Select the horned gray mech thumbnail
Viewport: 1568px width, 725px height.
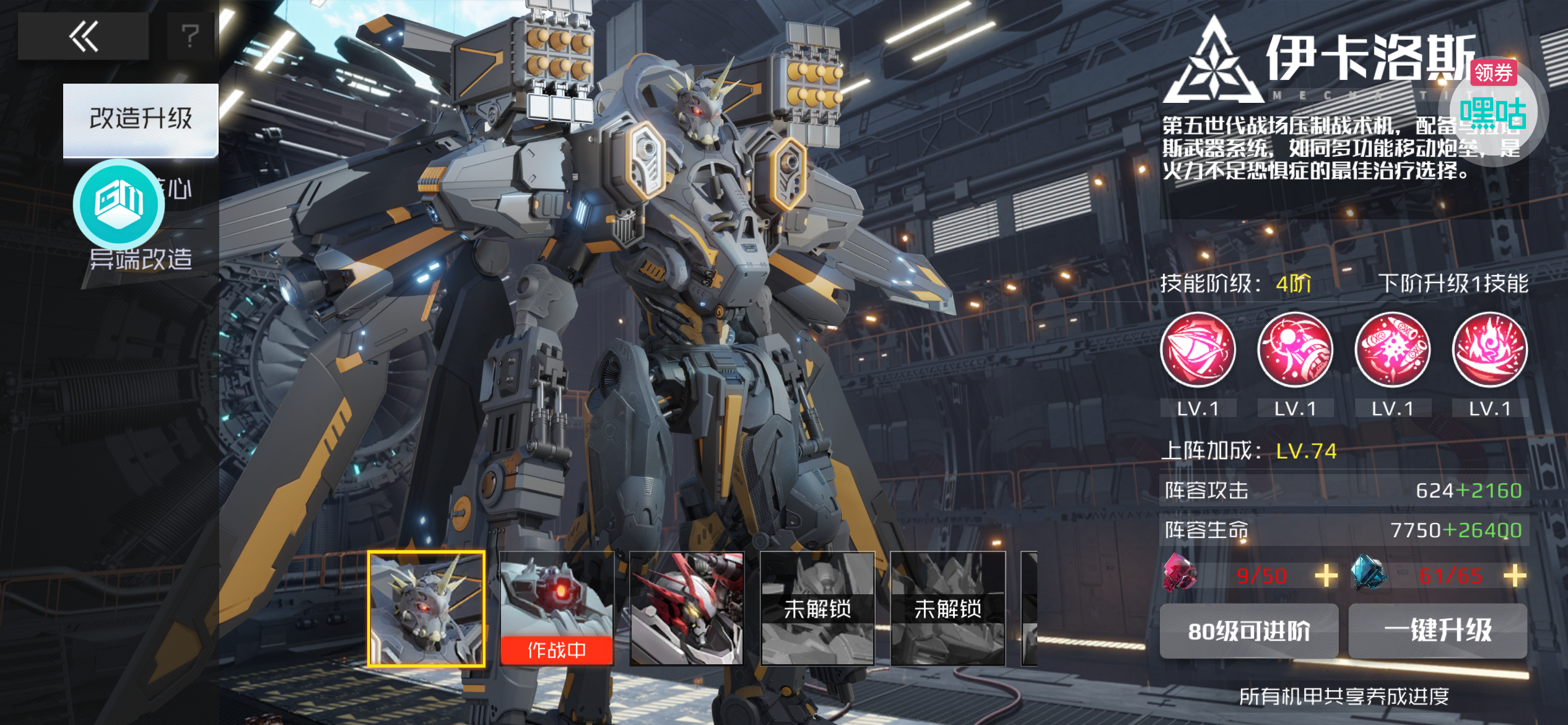[426, 609]
